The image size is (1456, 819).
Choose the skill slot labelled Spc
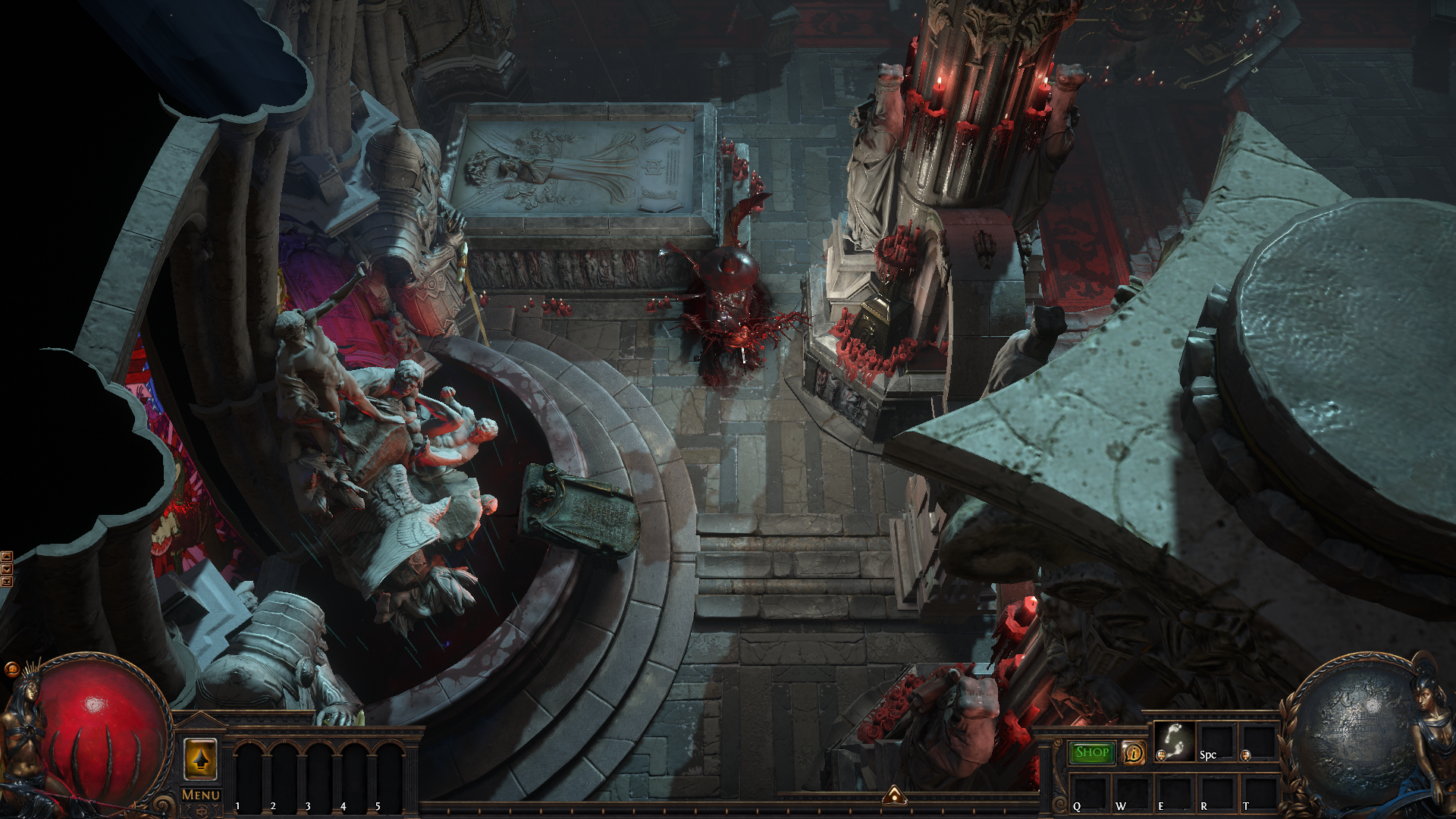pyautogui.click(x=1216, y=741)
